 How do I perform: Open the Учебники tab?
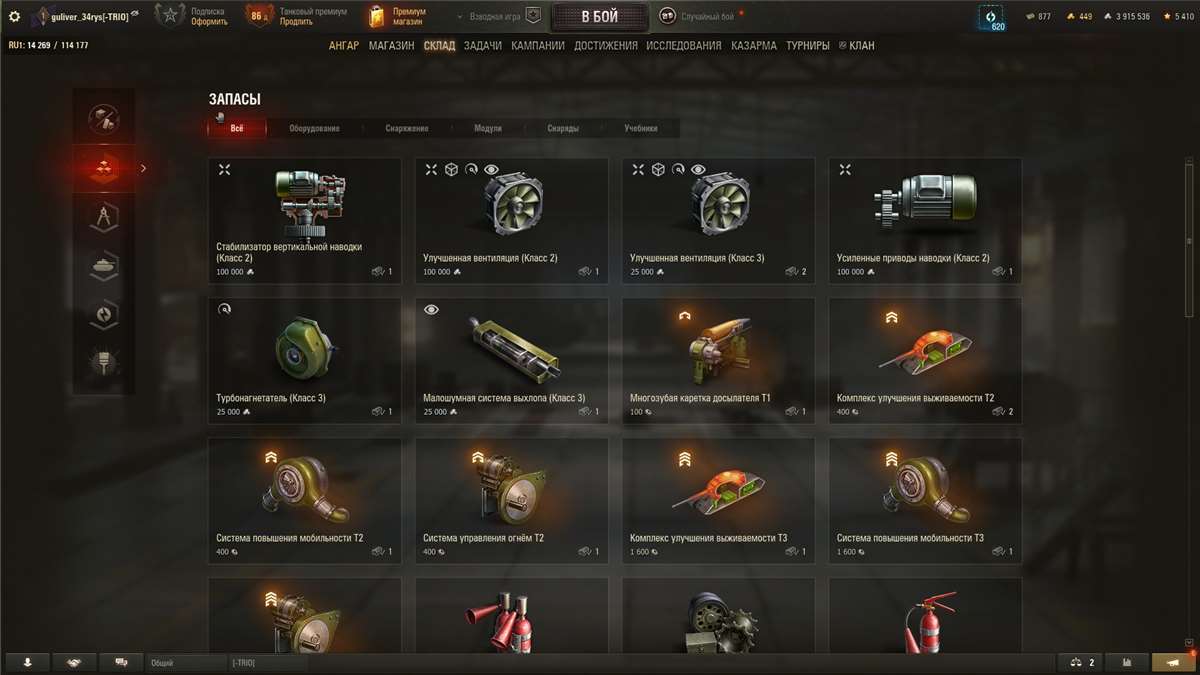(x=641, y=128)
